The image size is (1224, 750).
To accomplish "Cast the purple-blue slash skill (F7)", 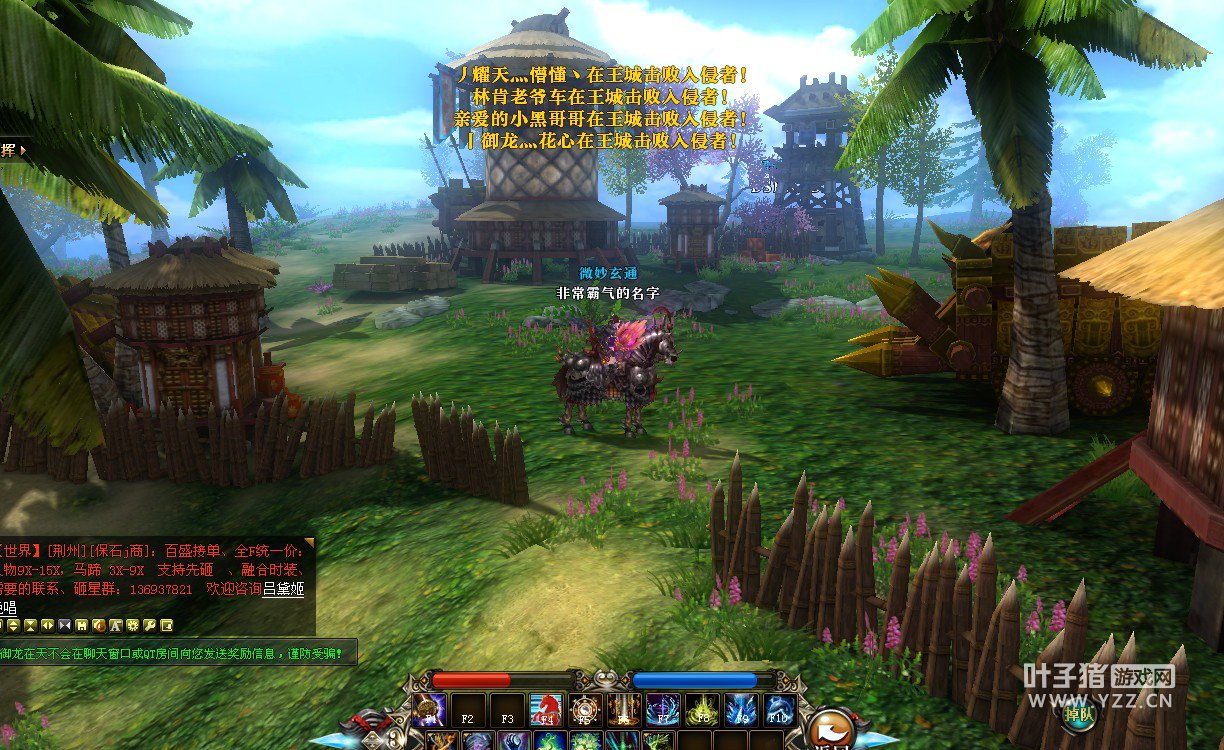I will (662, 709).
